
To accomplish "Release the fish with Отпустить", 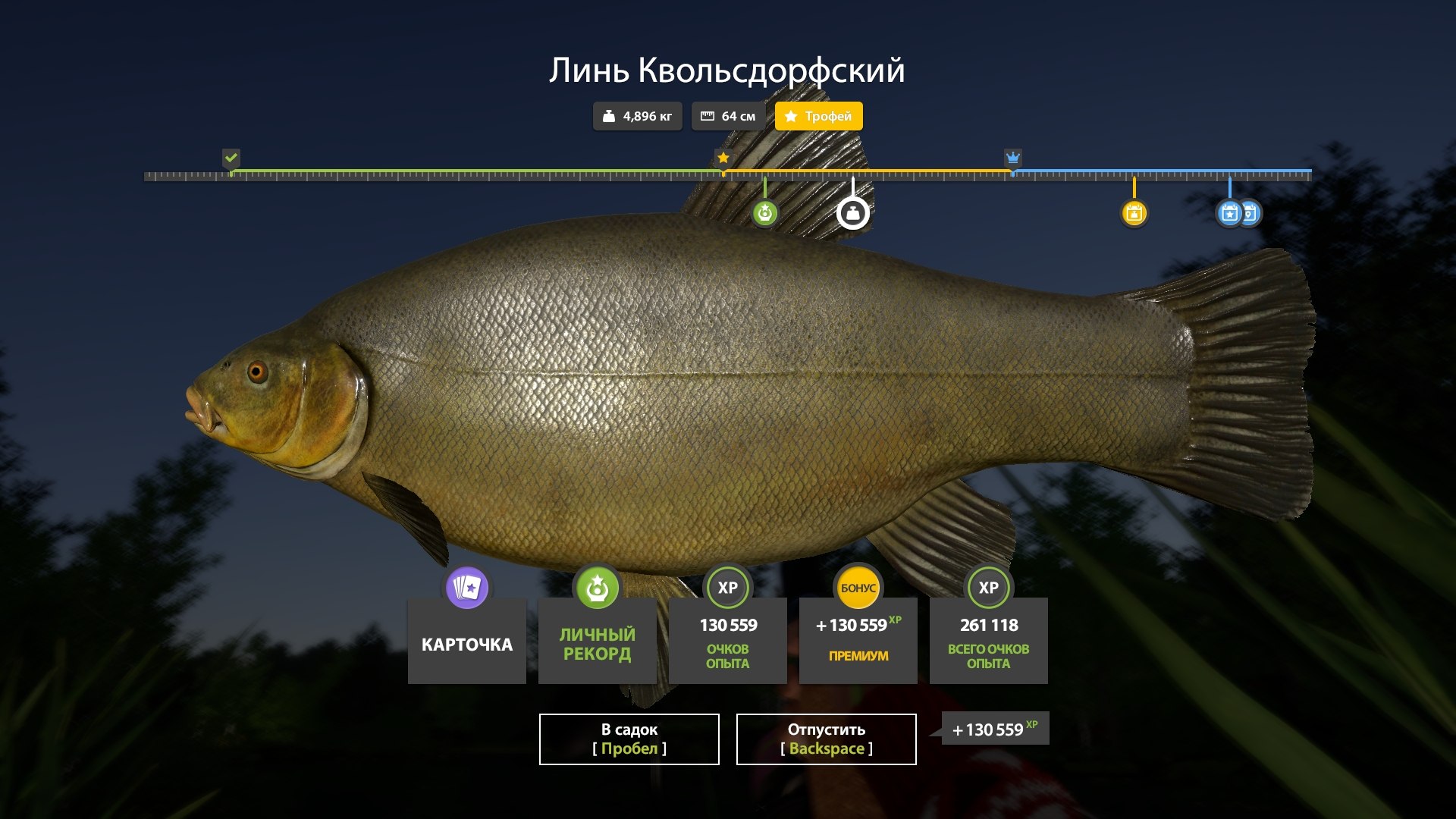I will coord(826,739).
